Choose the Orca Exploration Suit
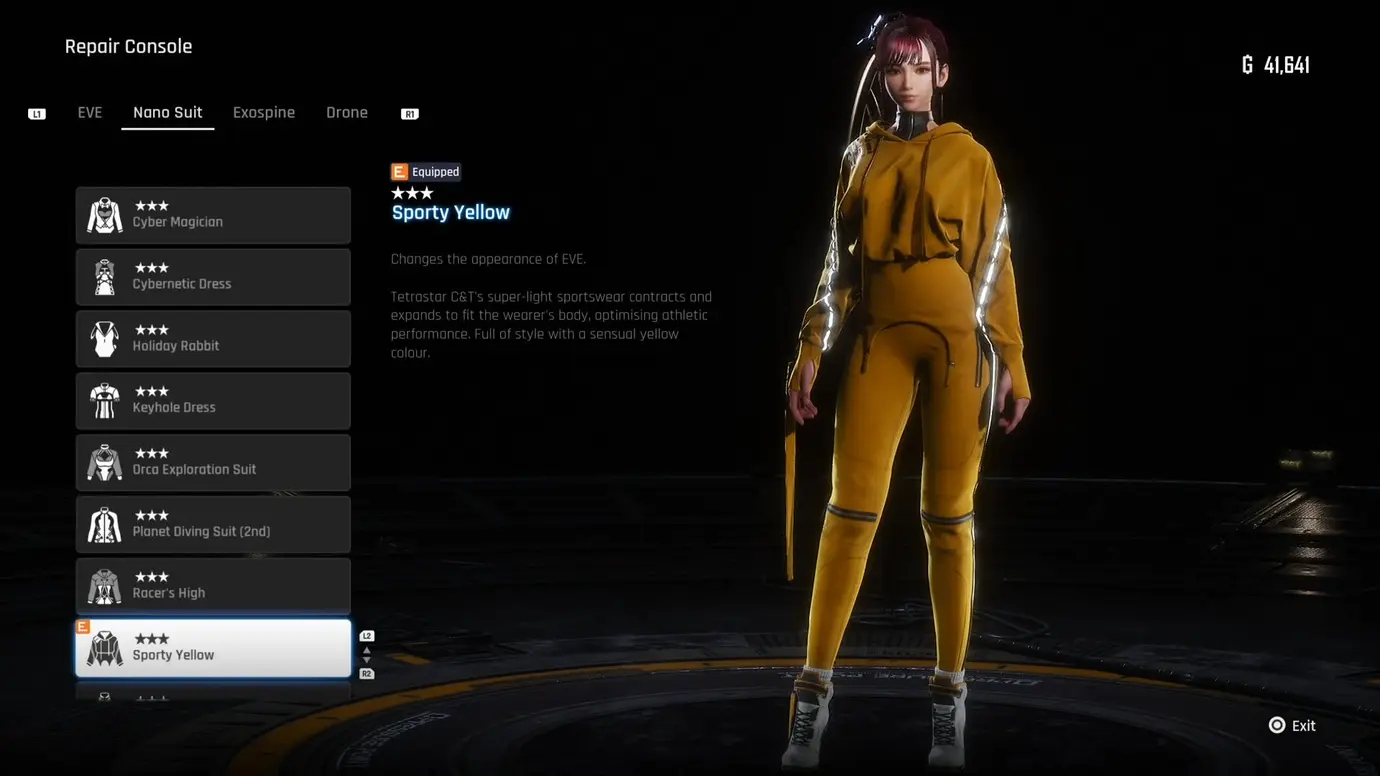 click(x=213, y=463)
